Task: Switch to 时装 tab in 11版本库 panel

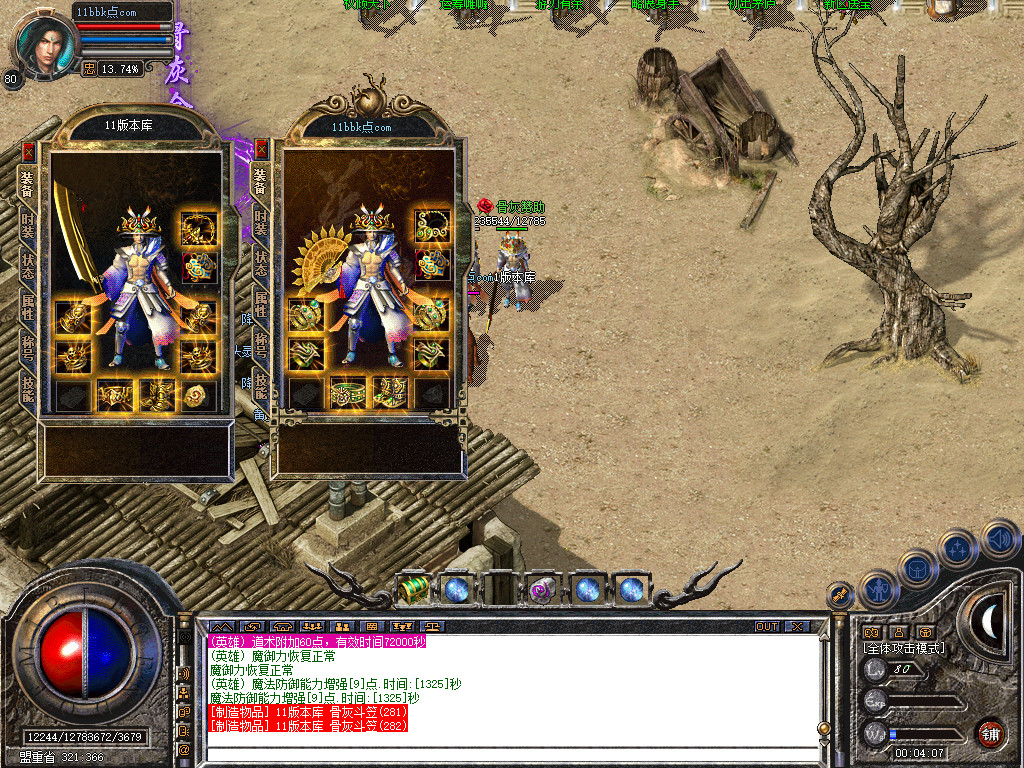Action: (x=27, y=226)
